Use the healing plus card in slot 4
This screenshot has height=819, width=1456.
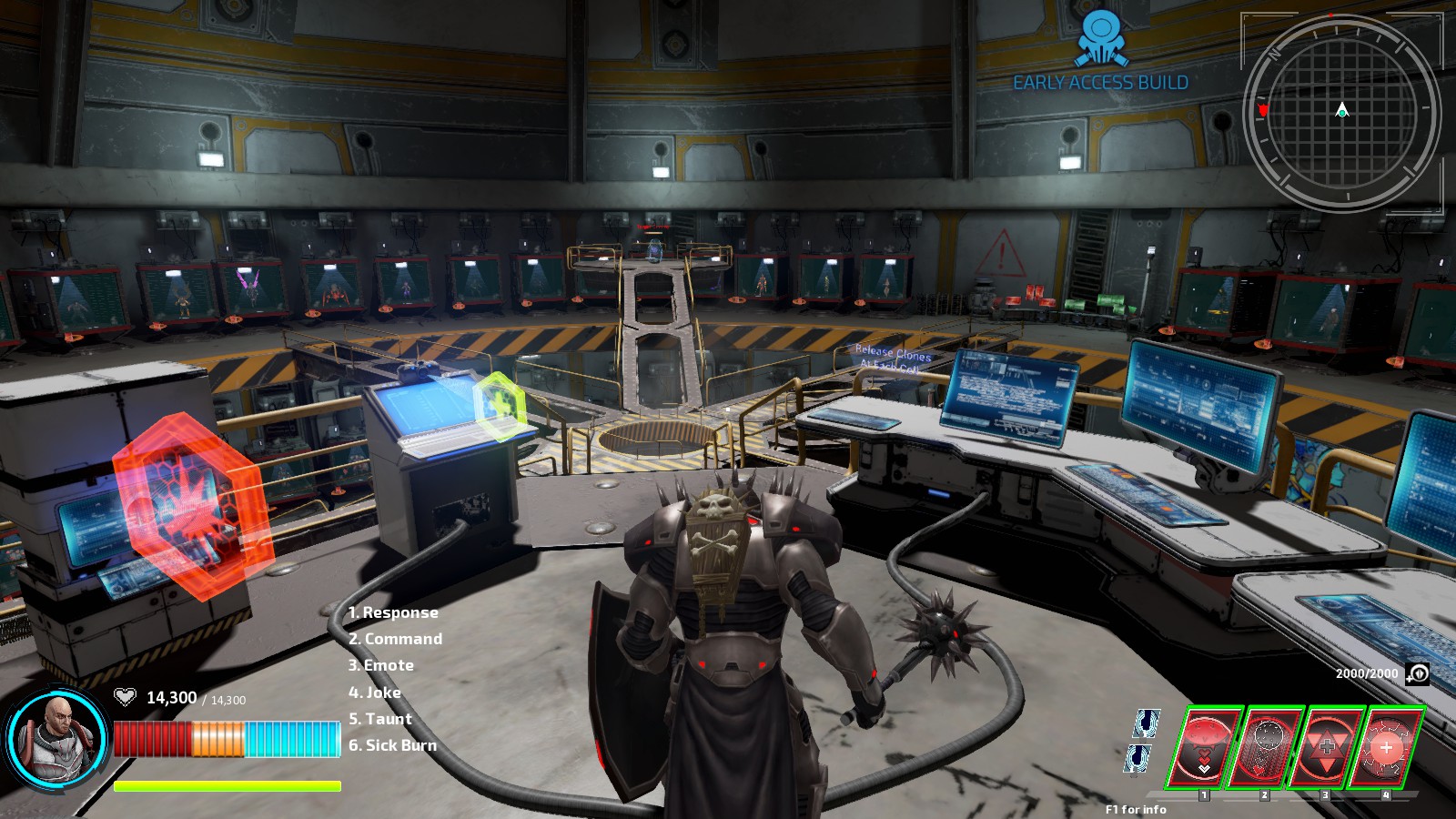[x=1387, y=744]
